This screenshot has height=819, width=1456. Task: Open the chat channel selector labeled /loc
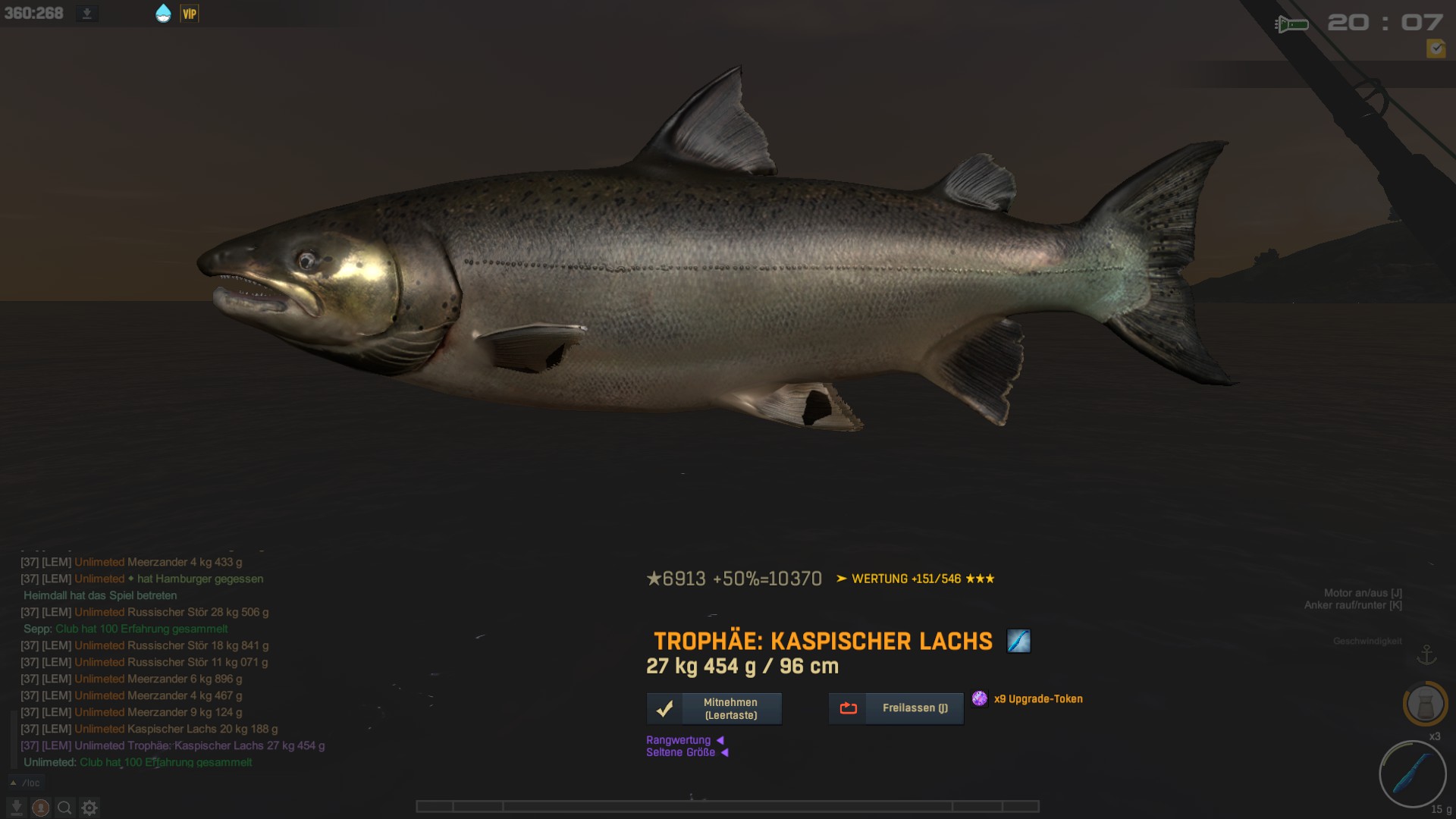pyautogui.click(x=26, y=783)
